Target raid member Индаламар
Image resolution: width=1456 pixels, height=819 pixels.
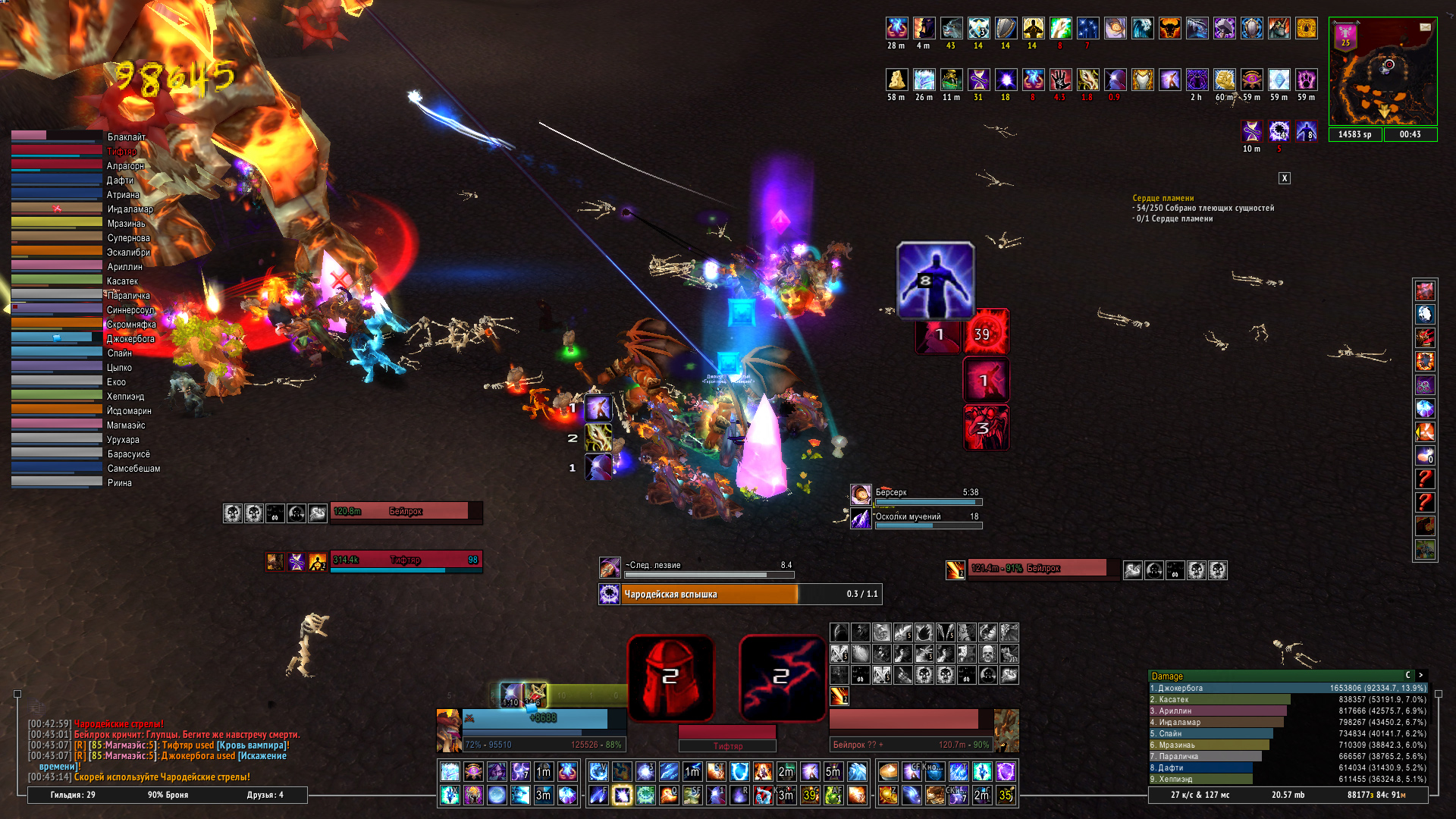(57, 208)
